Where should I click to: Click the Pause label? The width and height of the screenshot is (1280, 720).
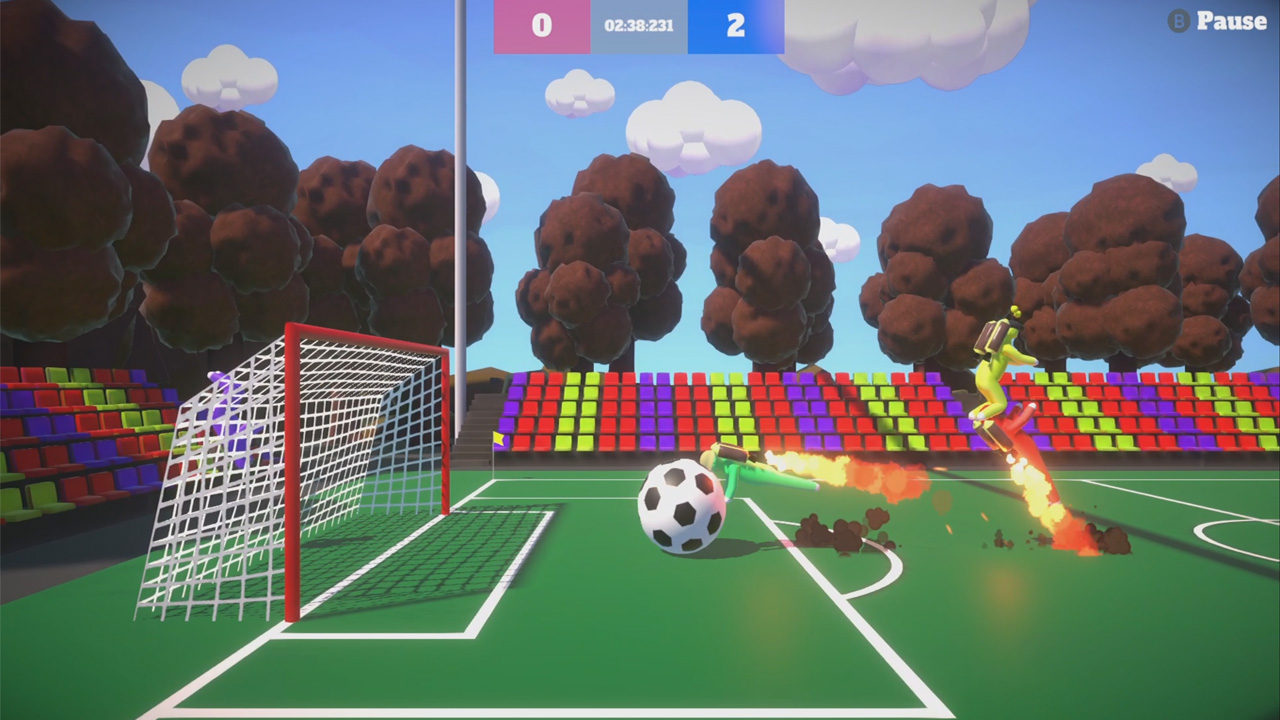tap(1230, 21)
